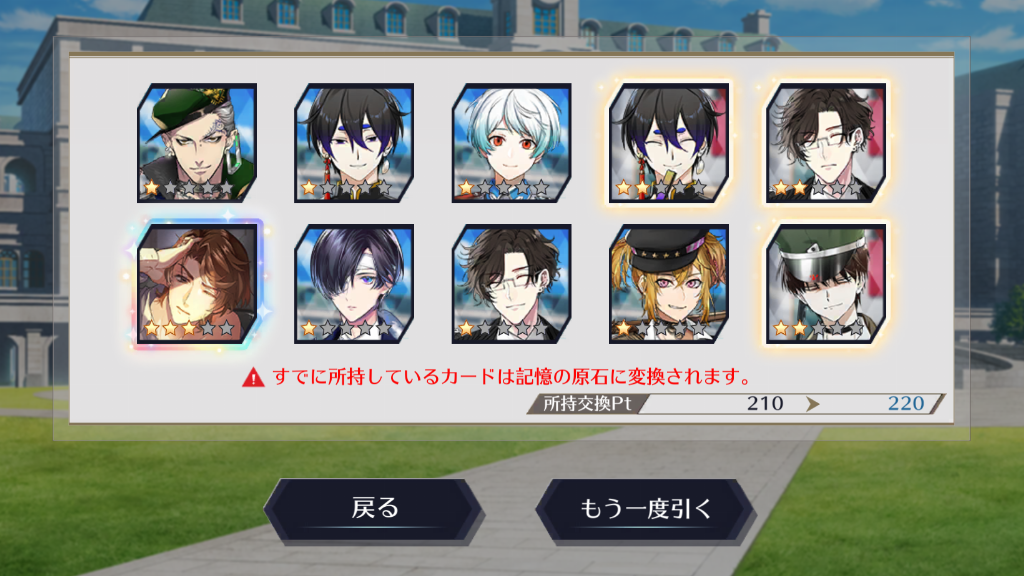This screenshot has width=1024, height=576.
Task: Select the one-star black-haired closed-eyes card
Action: click(354, 143)
